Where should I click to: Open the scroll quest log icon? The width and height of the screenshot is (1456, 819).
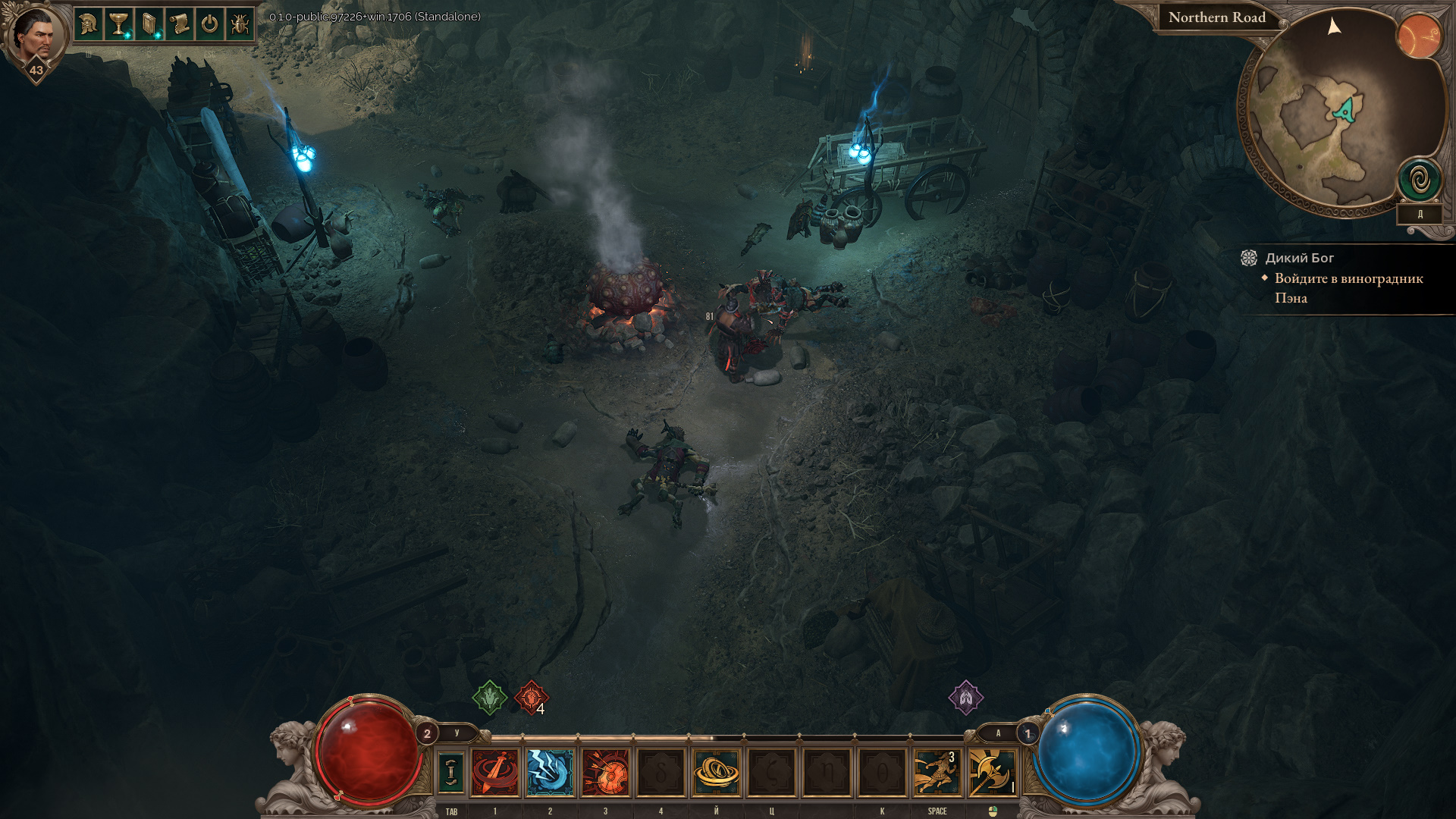click(x=179, y=24)
